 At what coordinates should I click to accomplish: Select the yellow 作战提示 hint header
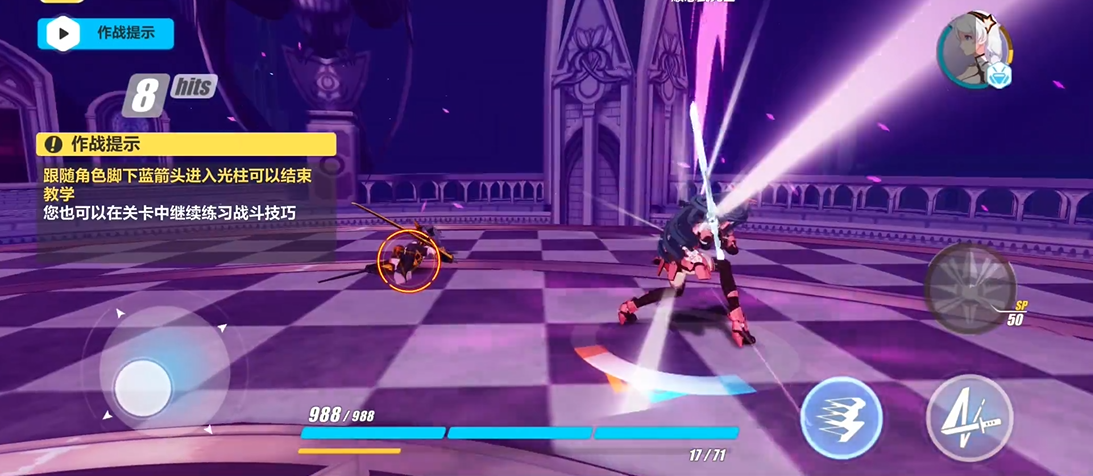186,145
